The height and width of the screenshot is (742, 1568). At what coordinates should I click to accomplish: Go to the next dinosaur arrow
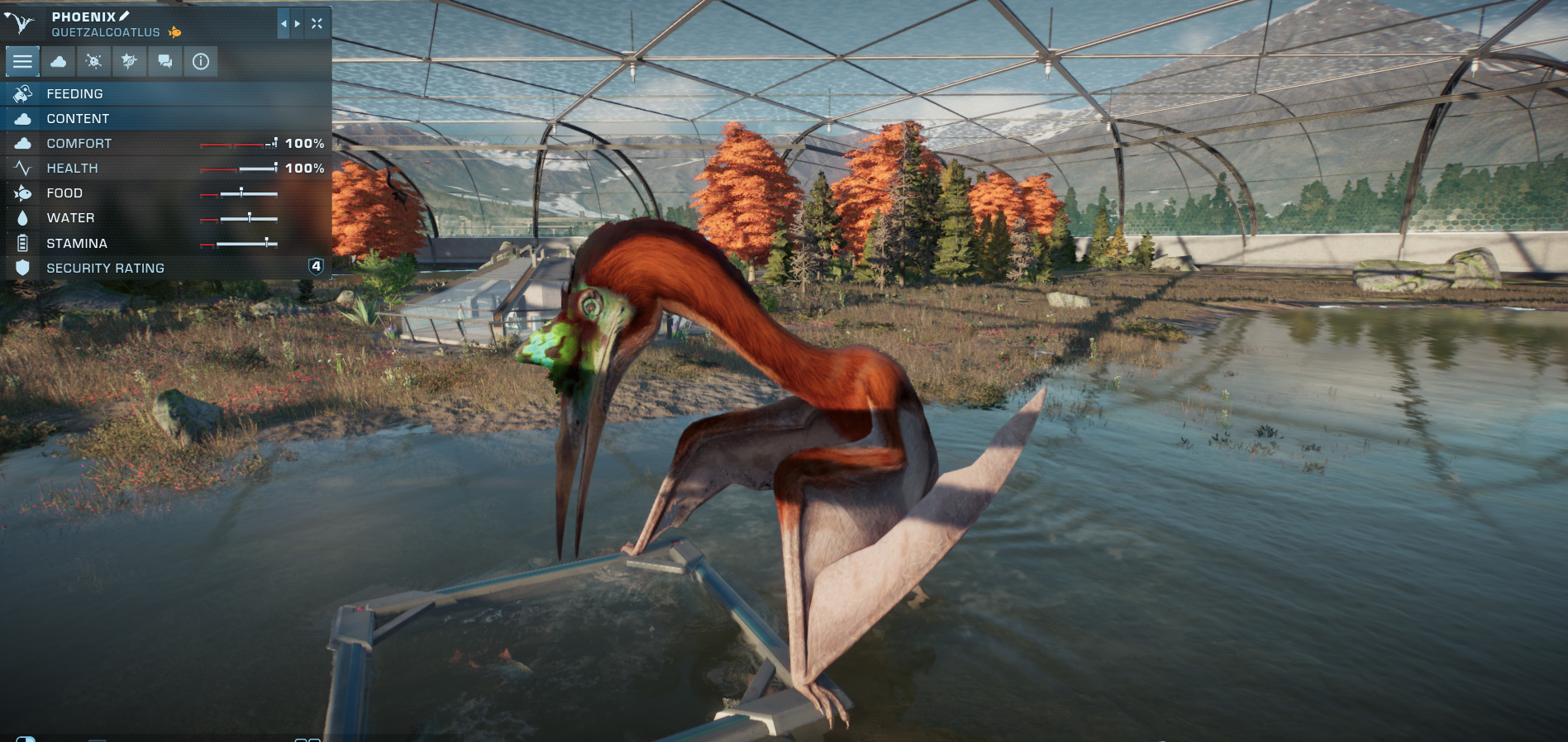298,24
